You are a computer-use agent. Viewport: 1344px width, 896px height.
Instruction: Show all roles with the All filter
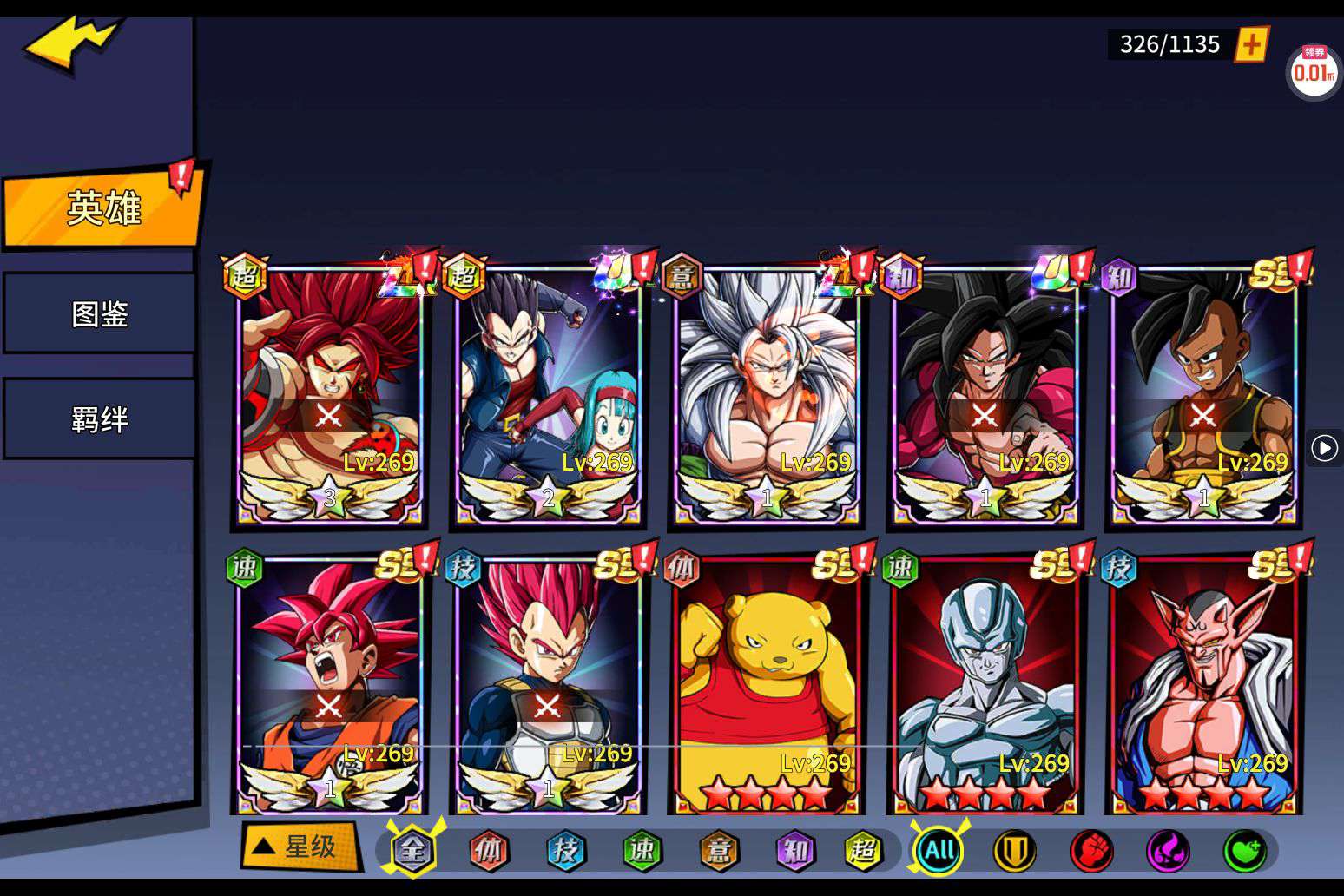pyautogui.click(x=939, y=851)
